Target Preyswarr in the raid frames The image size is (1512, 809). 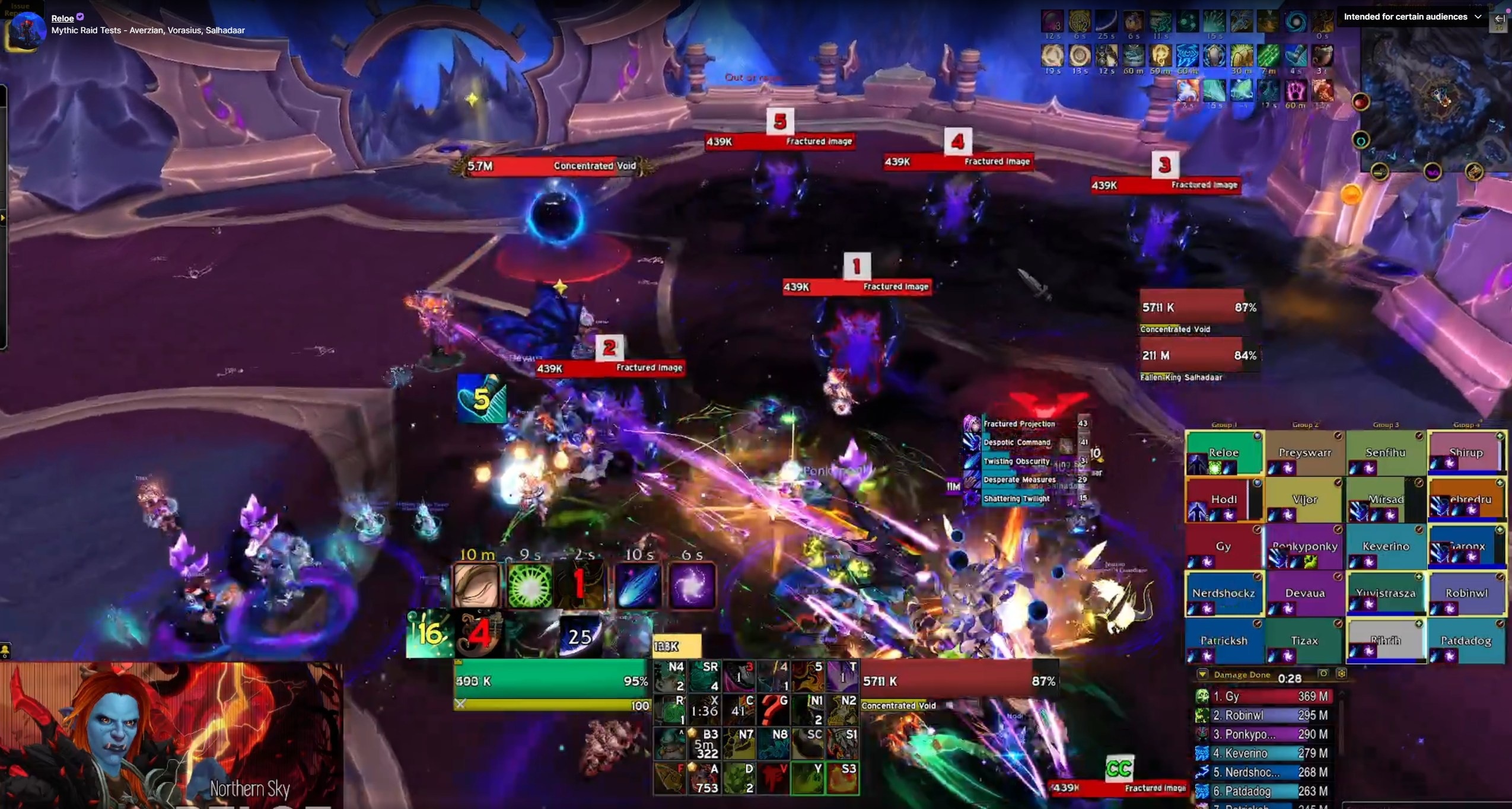pos(1304,453)
